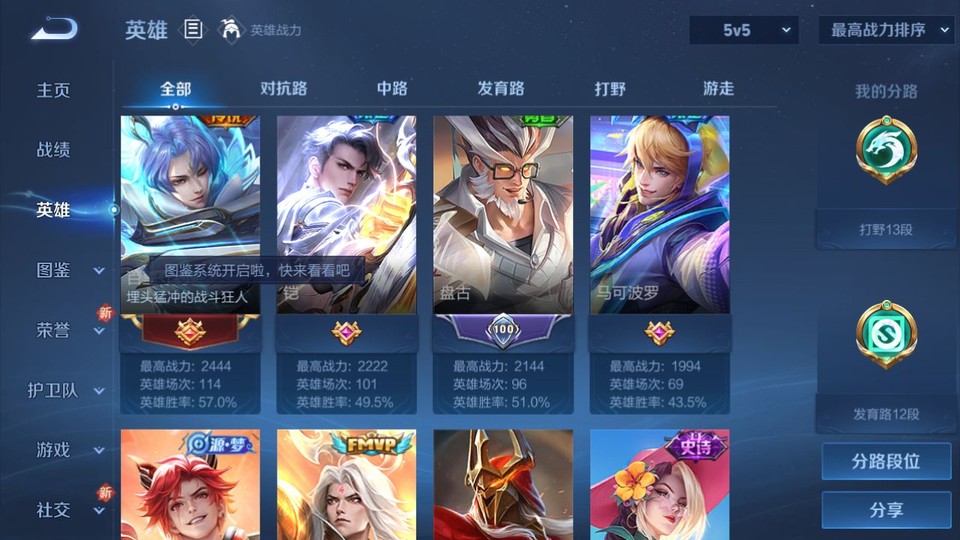Click the 分享 share button
This screenshot has height=540, width=960.
coord(886,510)
